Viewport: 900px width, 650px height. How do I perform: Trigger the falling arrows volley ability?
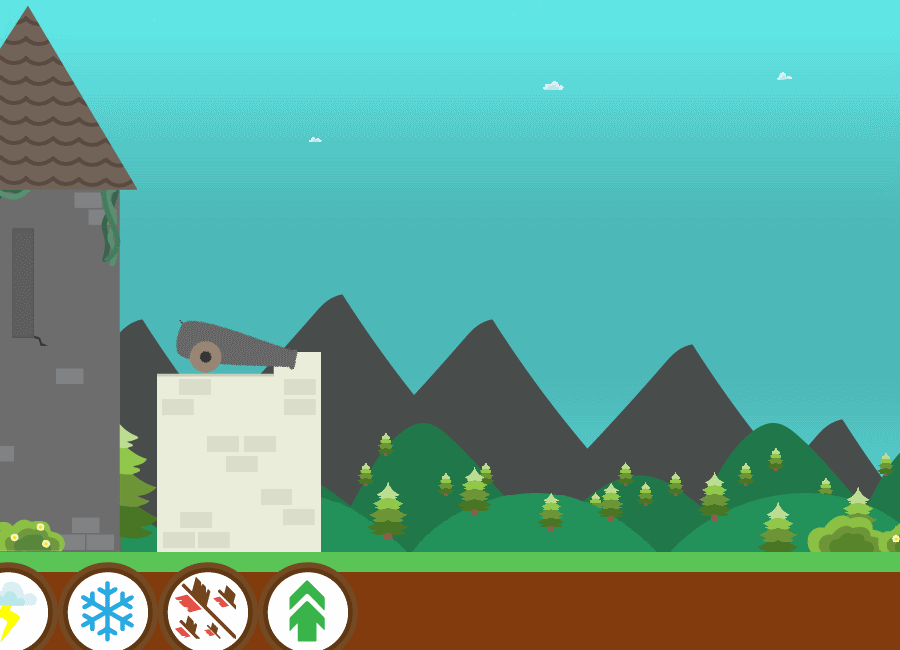pyautogui.click(x=207, y=610)
